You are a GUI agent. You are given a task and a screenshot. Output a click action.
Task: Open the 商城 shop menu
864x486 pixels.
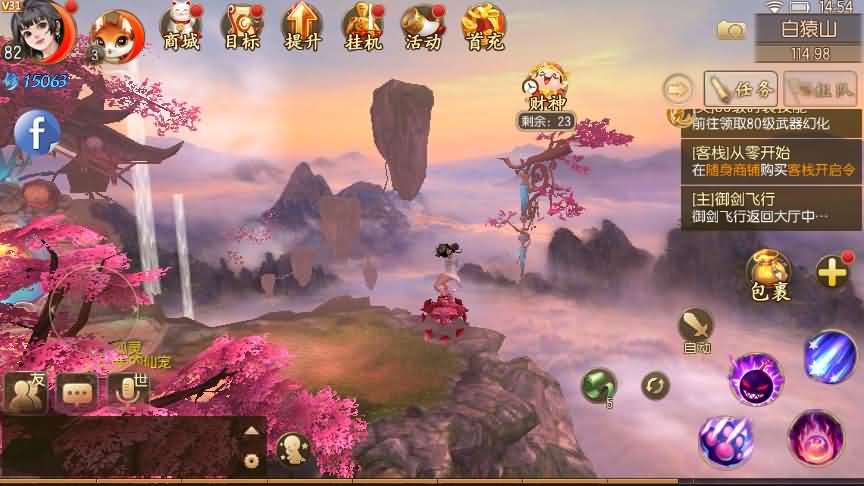[181, 27]
